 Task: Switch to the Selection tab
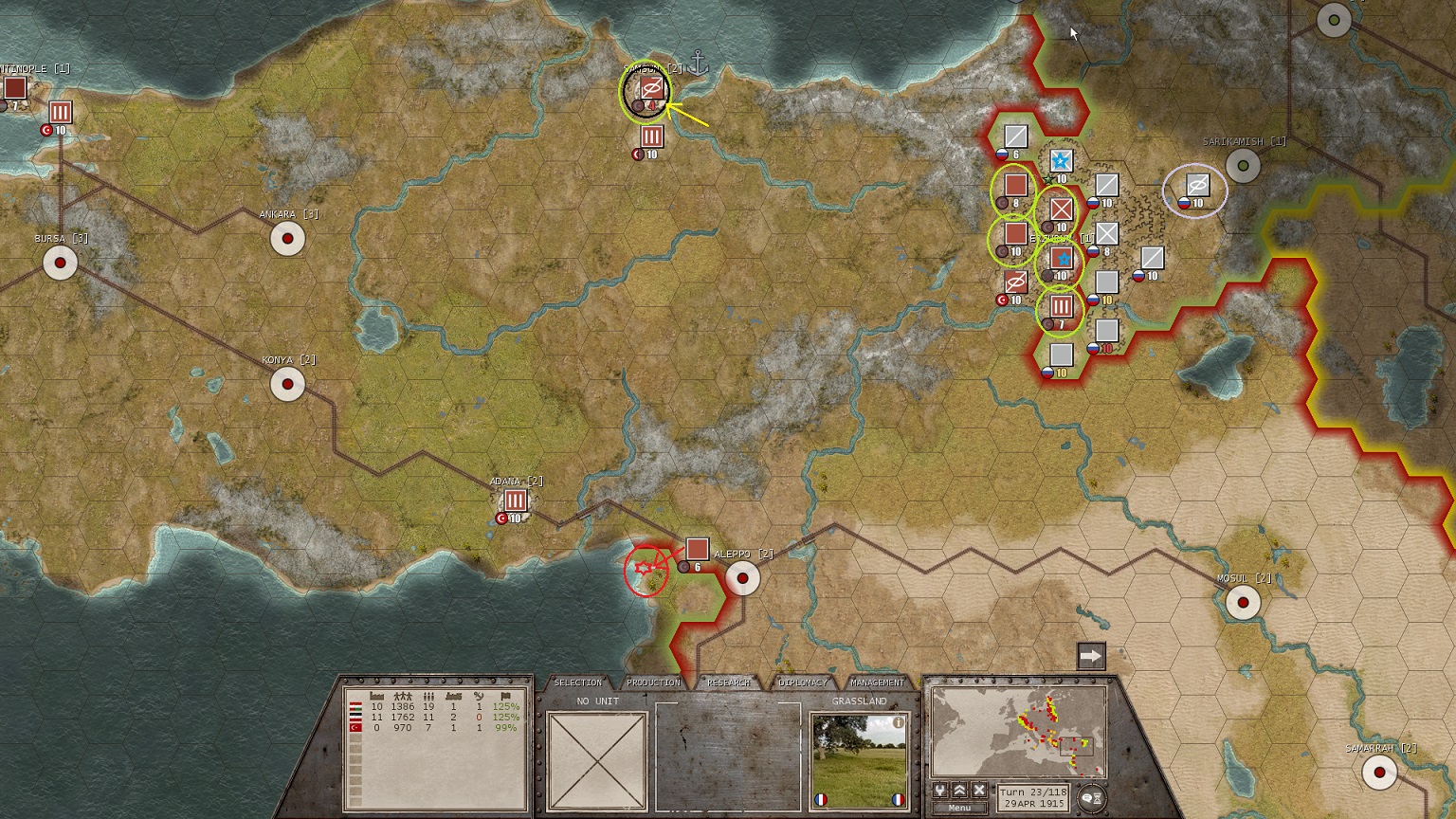point(577,682)
